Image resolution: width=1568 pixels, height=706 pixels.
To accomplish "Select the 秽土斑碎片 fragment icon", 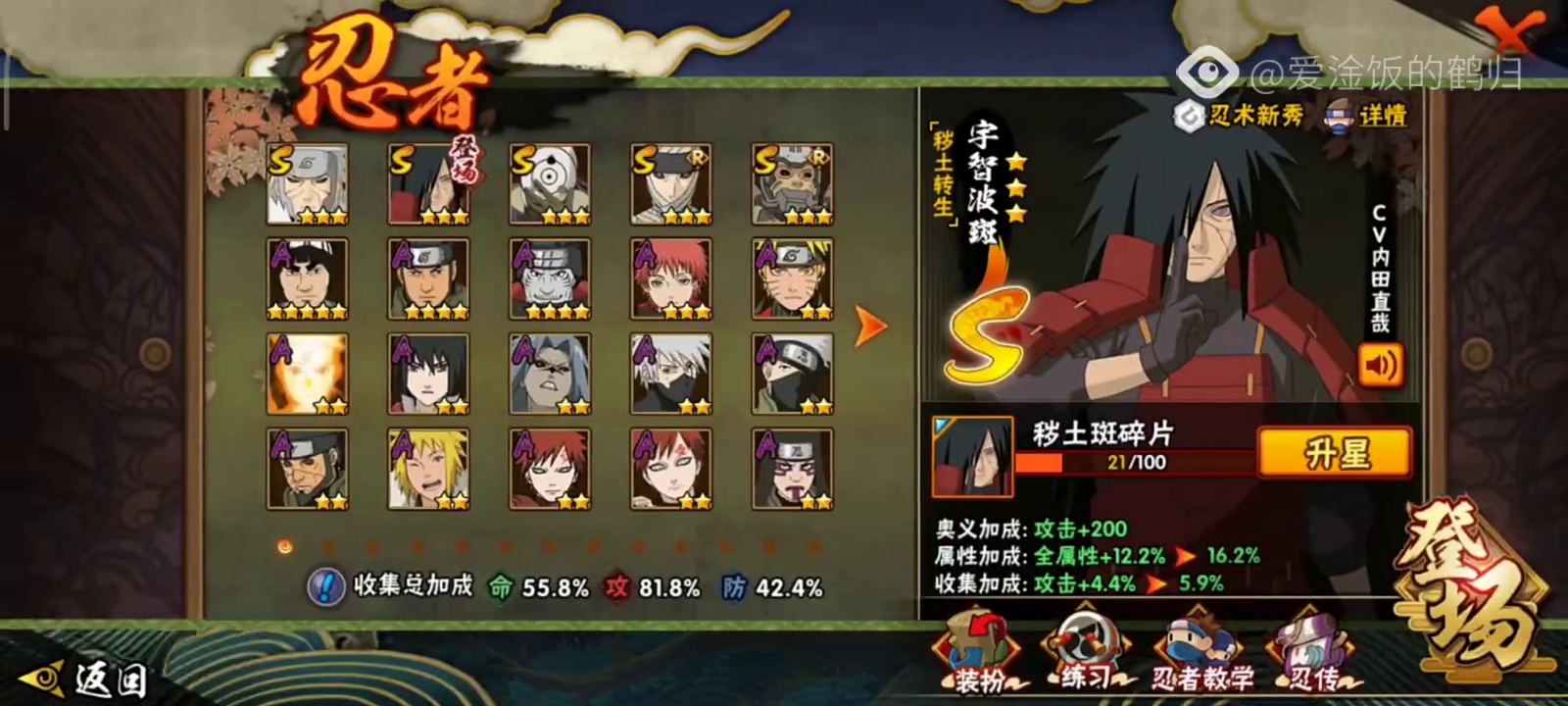I will coord(972,456).
